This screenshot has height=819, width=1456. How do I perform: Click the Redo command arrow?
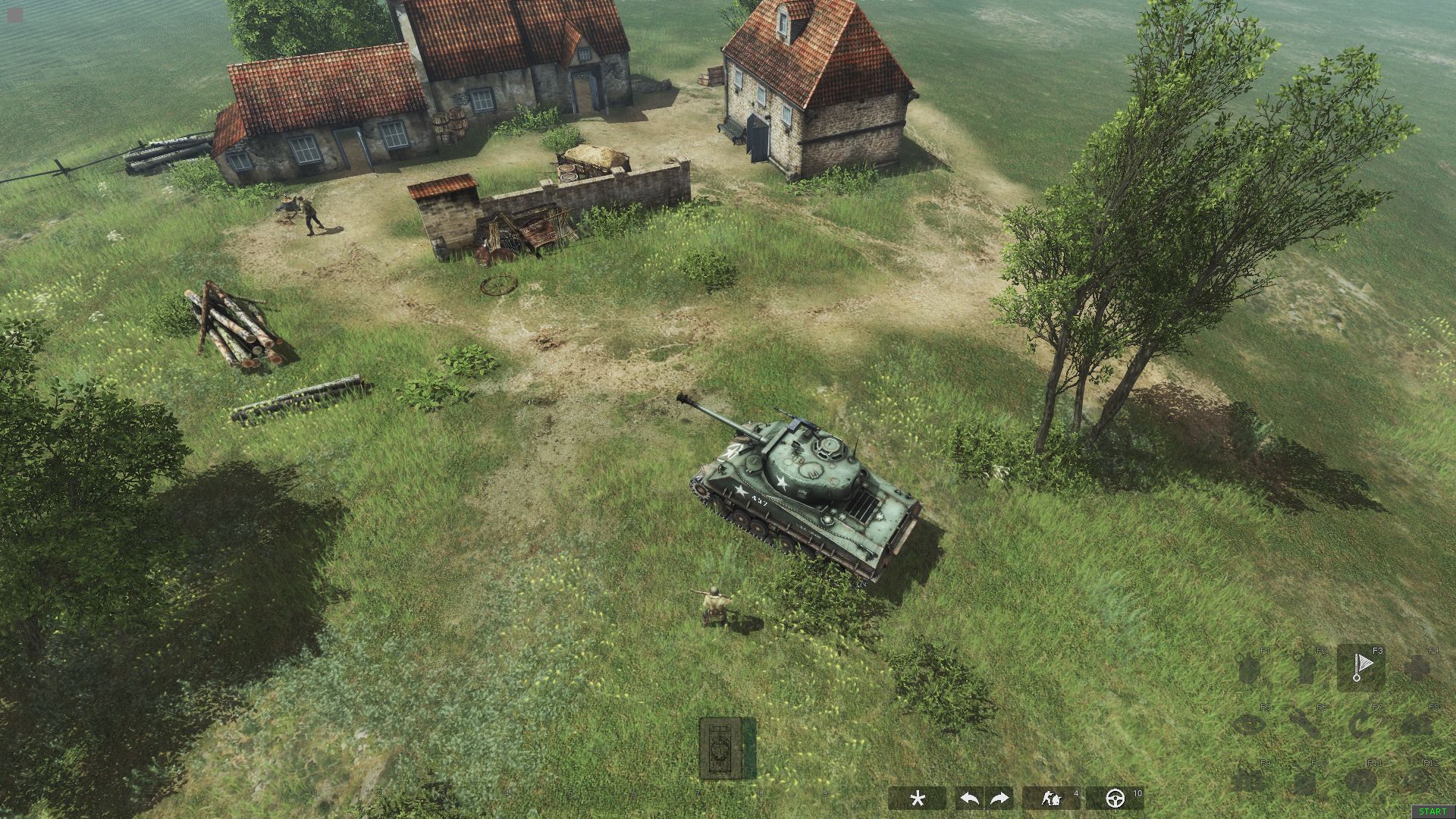point(999,798)
